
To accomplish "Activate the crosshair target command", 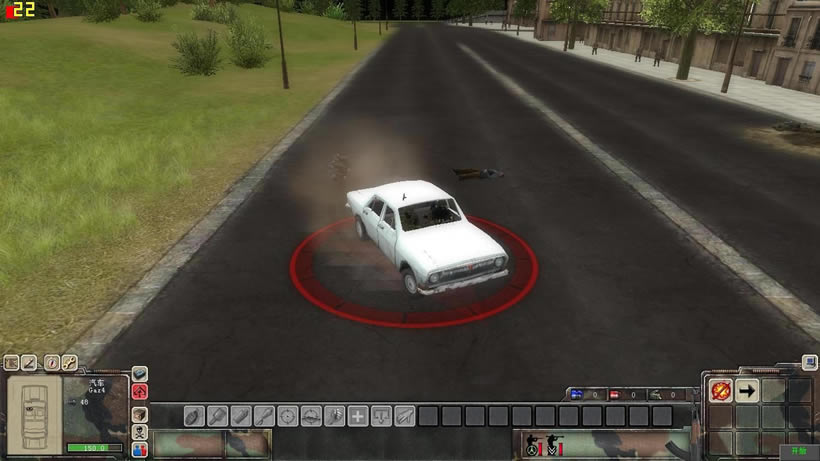I will click(287, 415).
